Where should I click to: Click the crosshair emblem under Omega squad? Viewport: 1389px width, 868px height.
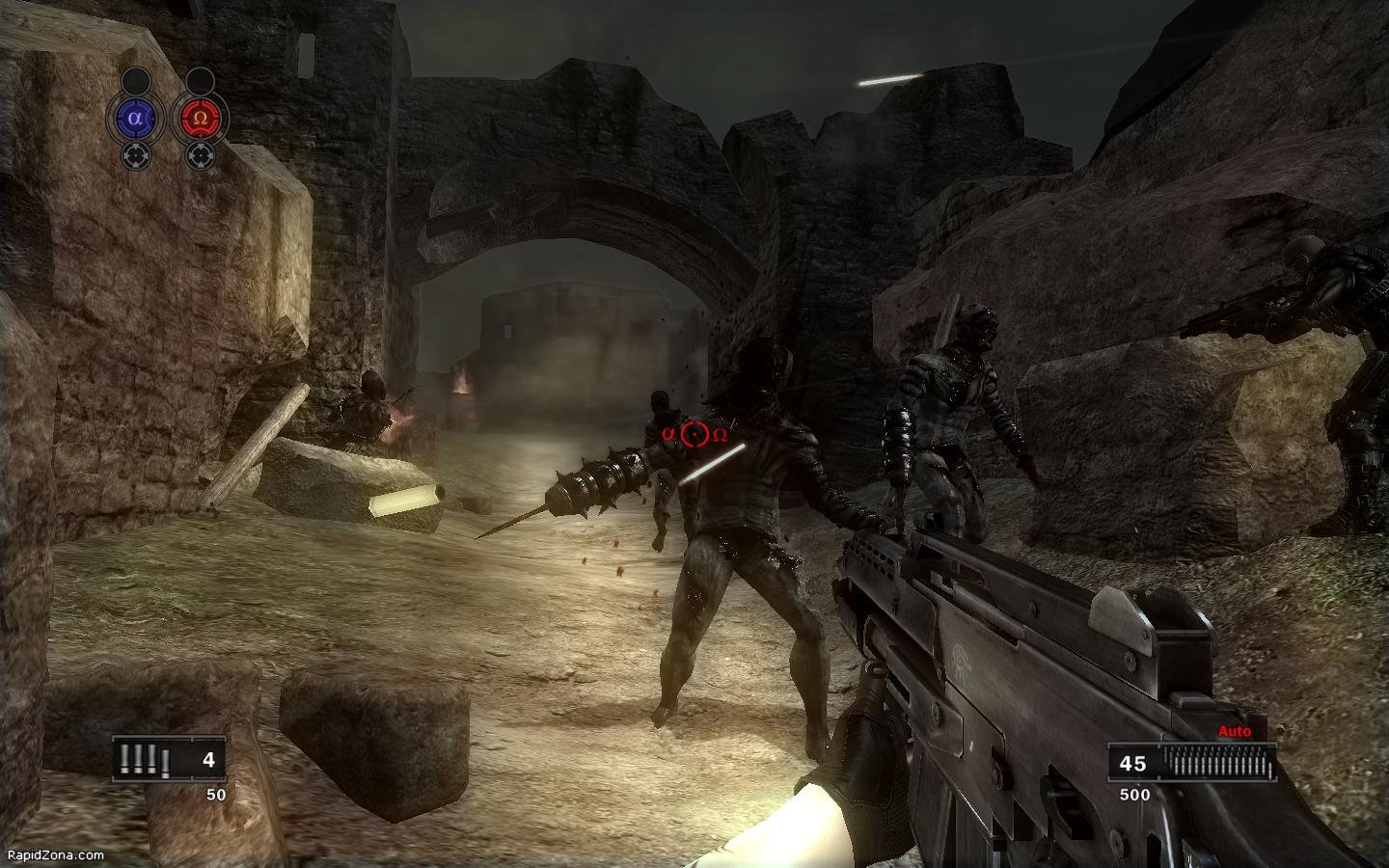point(200,154)
